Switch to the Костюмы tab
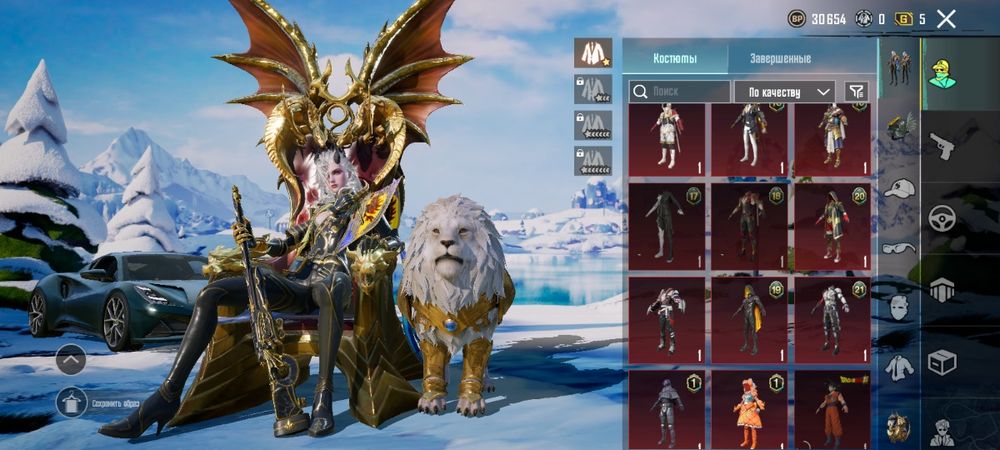Viewport: 1000px width, 450px height. click(674, 58)
